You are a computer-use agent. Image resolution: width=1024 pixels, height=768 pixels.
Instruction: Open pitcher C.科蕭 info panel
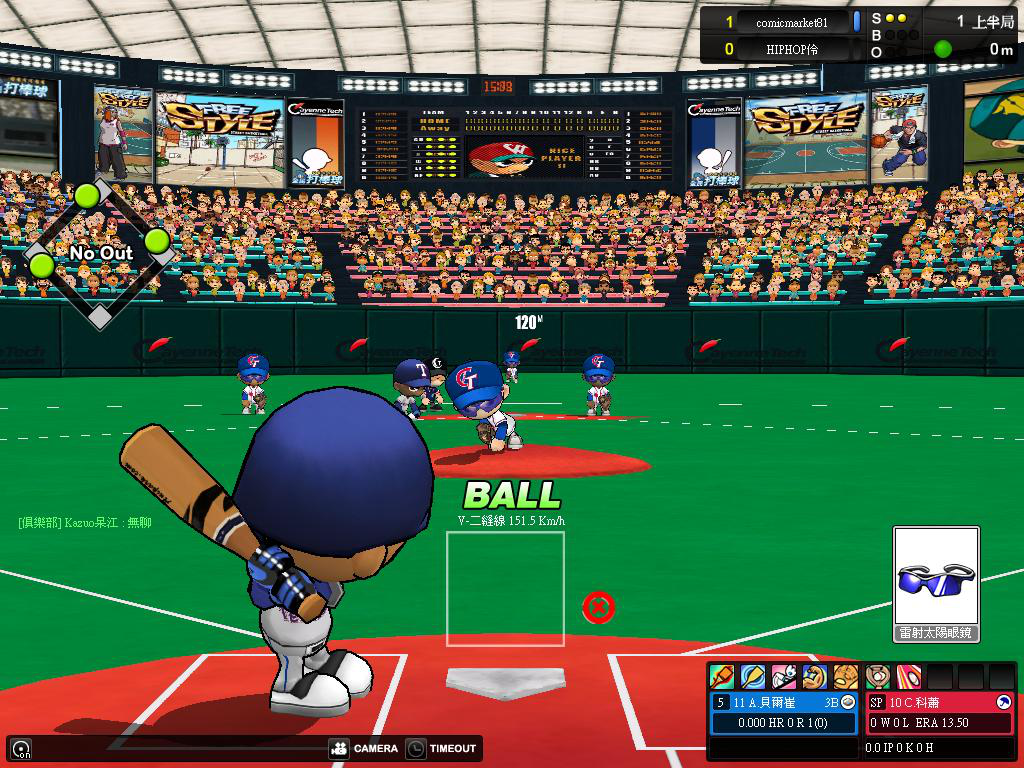pos(939,702)
